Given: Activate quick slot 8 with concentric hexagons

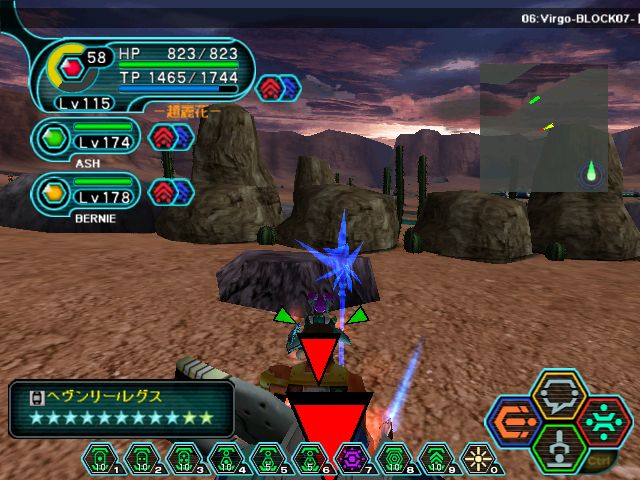Looking at the screenshot, I should pyautogui.click(x=393, y=458).
